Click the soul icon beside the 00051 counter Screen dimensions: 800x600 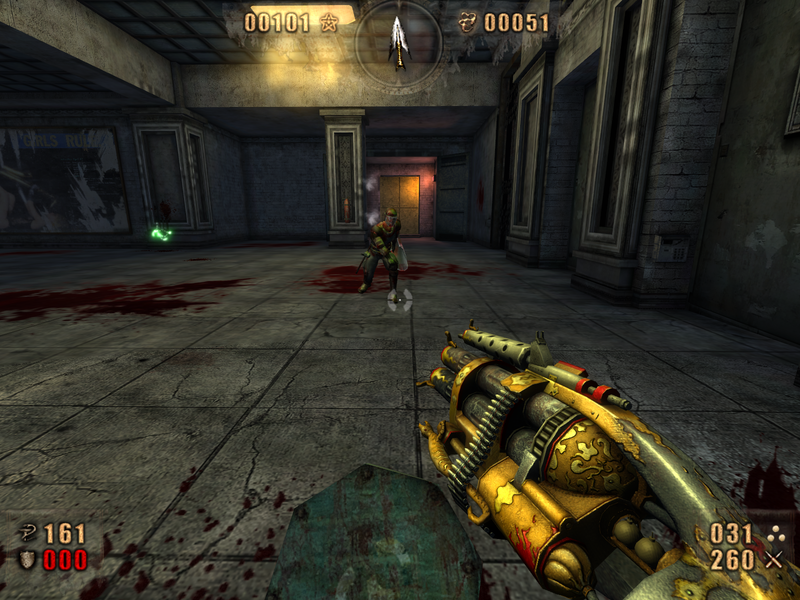[466, 23]
